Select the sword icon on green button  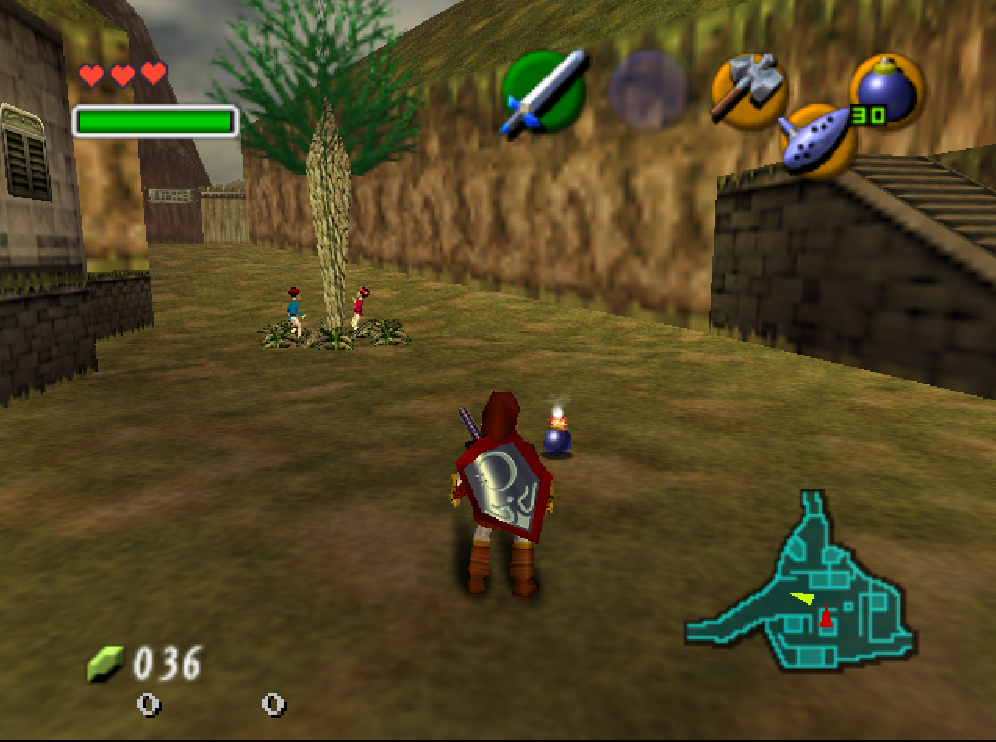pyautogui.click(x=544, y=92)
